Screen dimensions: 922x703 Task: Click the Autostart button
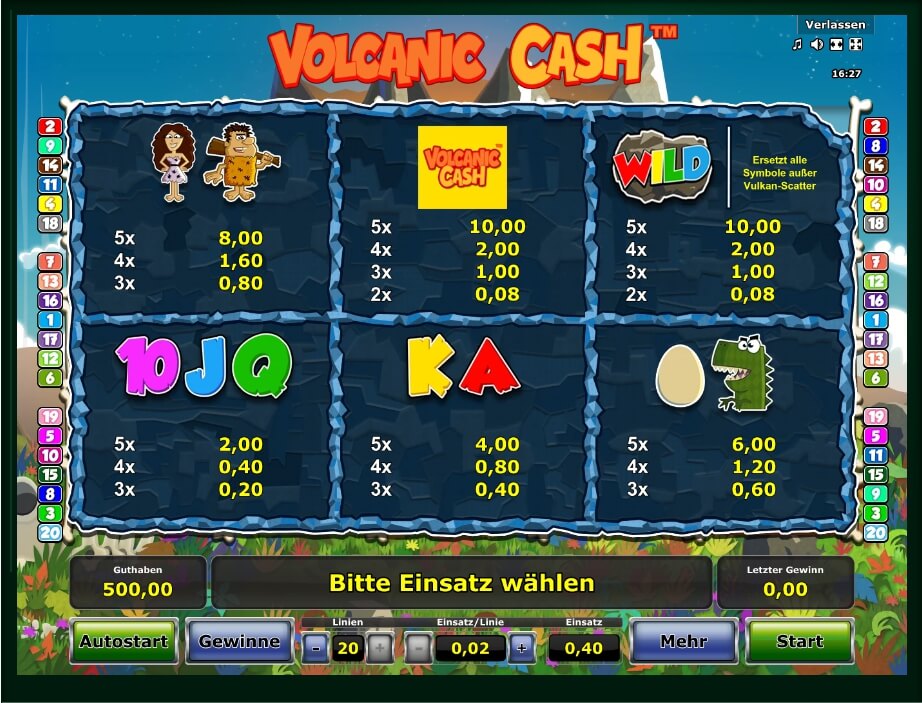pos(124,641)
